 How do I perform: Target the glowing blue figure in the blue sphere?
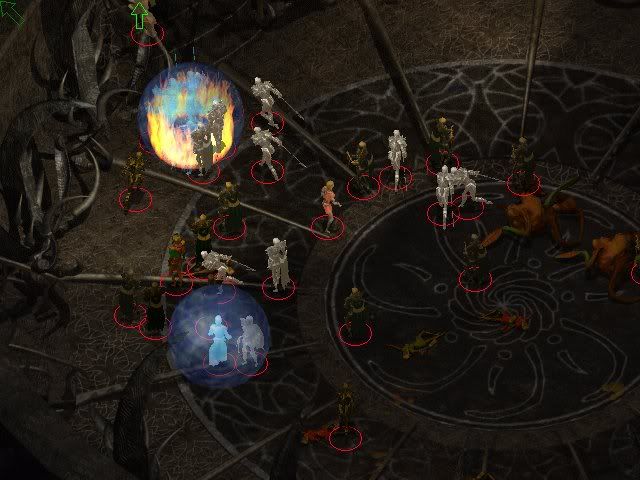tap(218, 341)
